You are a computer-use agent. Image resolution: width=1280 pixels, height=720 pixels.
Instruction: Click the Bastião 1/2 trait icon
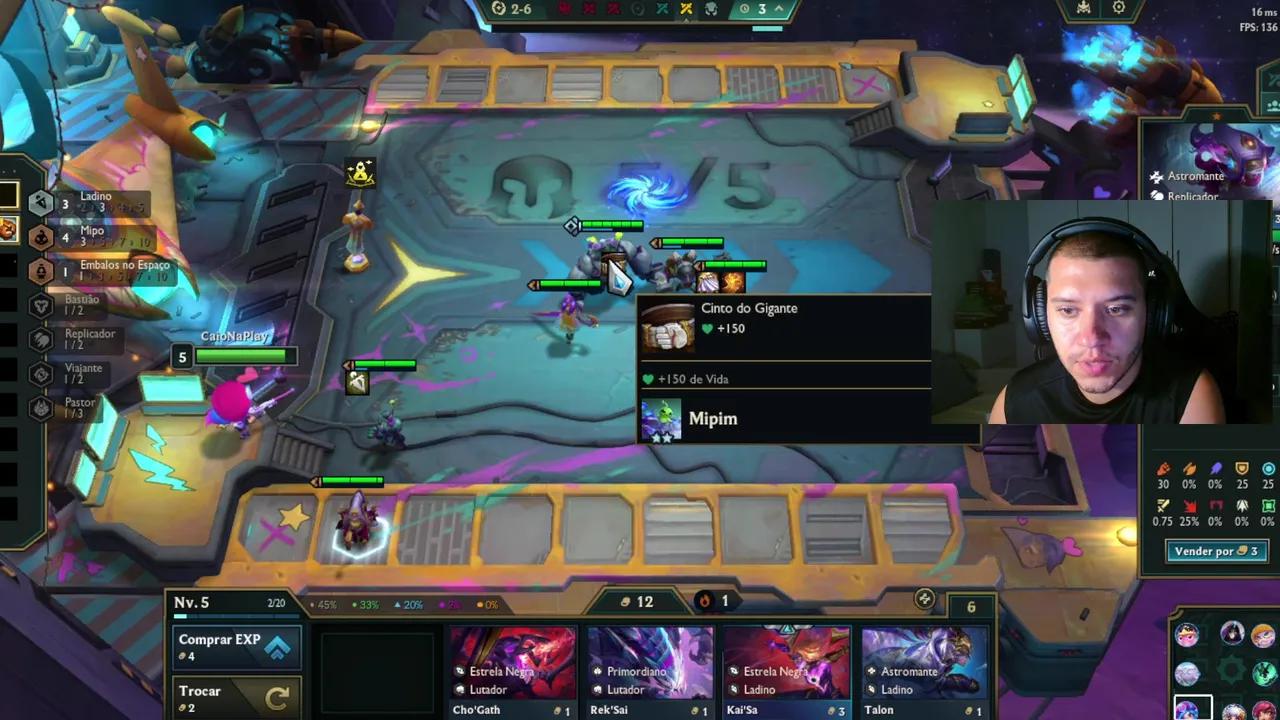click(41, 304)
